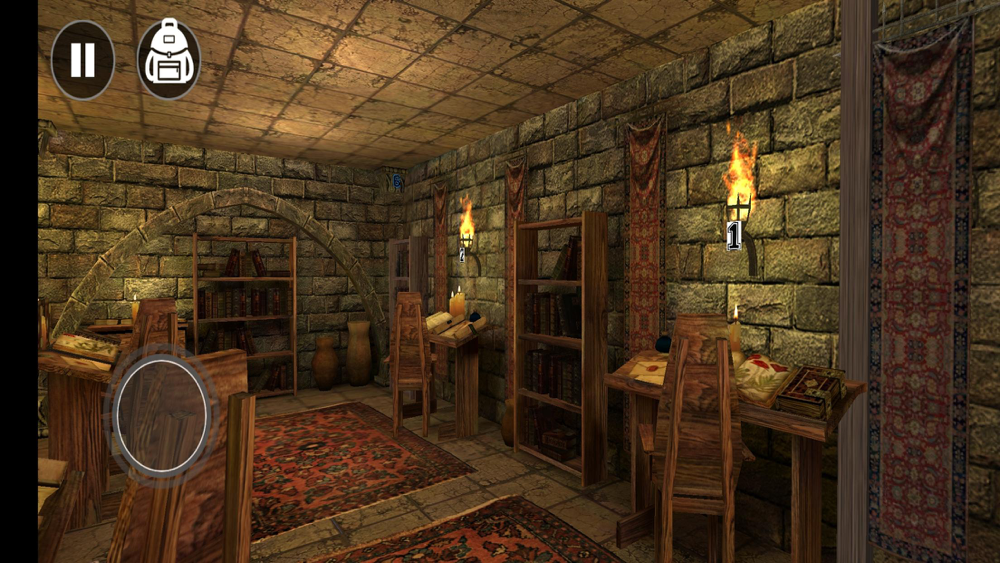Pause the game with the pause button
Screen dimensions: 1000x563
click(82, 60)
